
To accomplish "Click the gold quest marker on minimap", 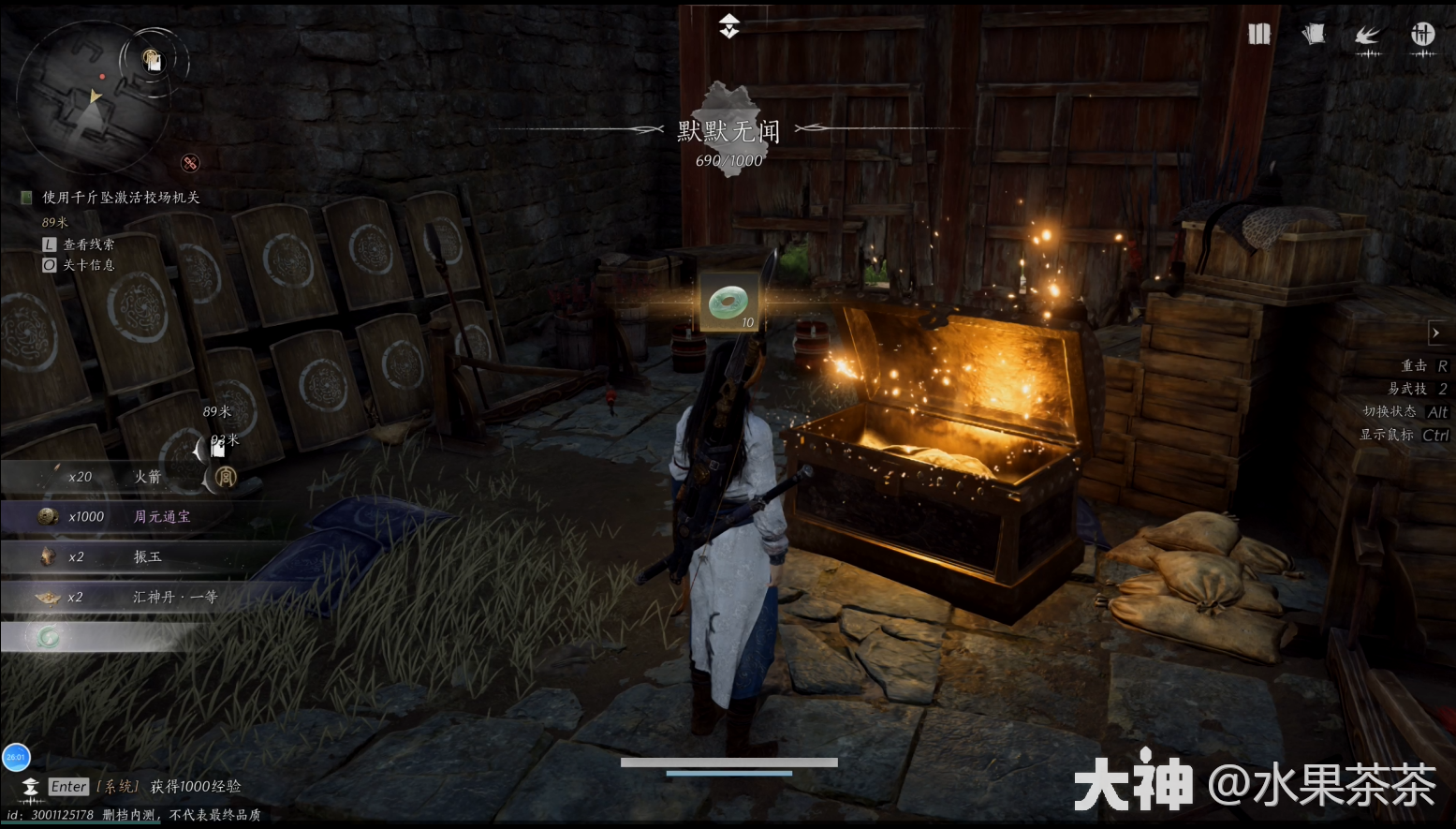I will (153, 61).
